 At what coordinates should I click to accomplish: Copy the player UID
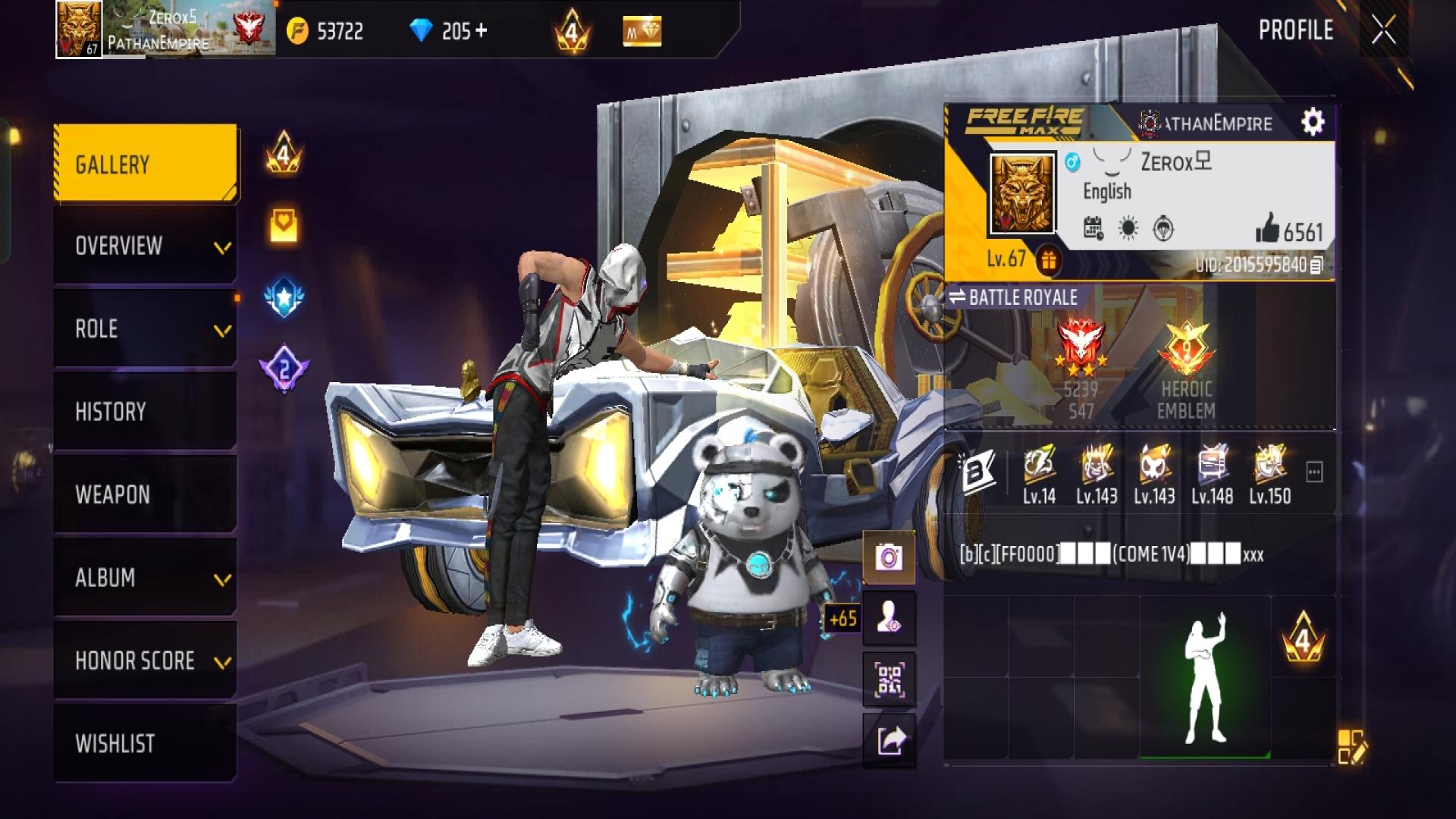(x=1317, y=265)
